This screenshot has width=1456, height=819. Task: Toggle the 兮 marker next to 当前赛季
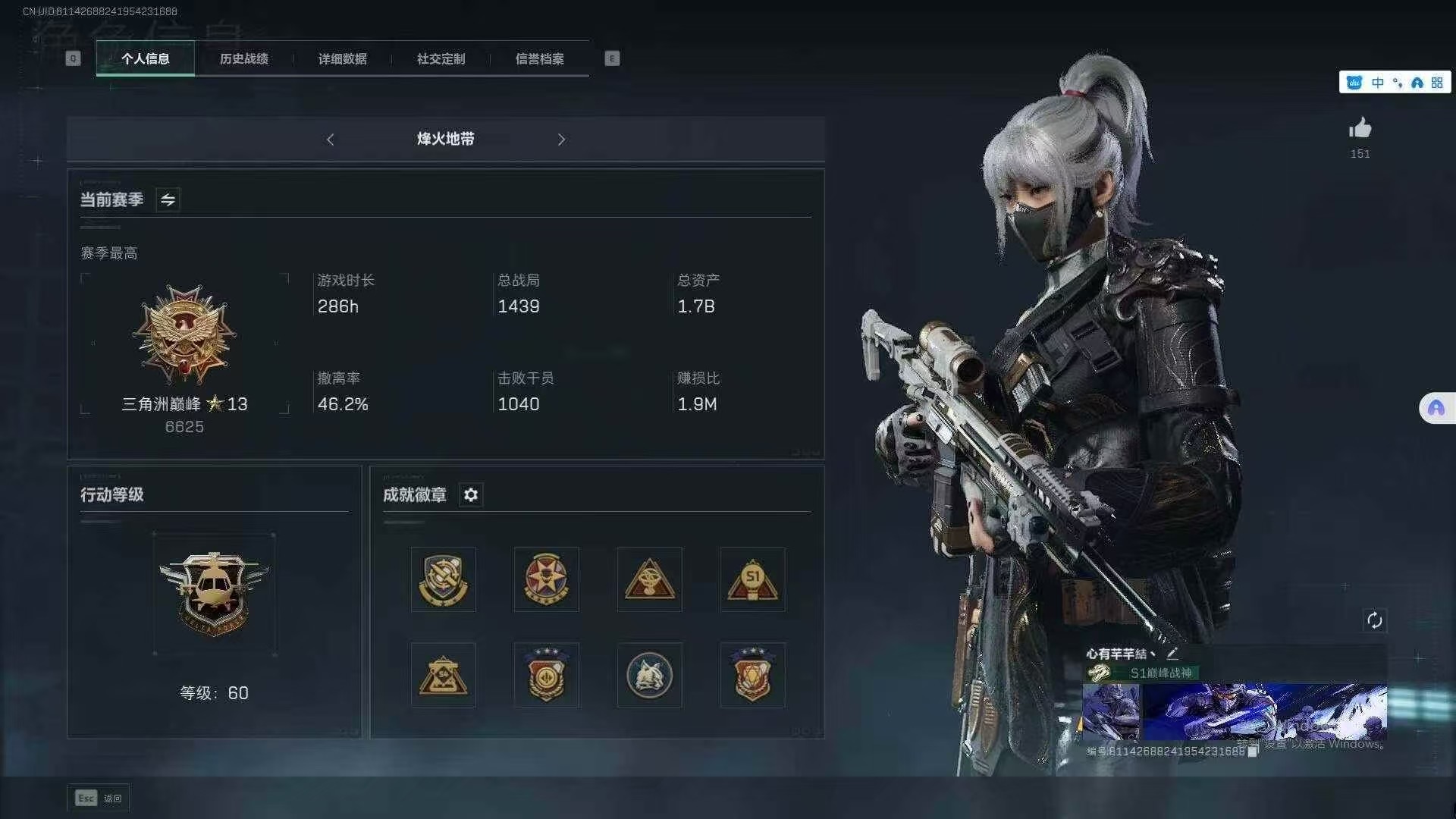tap(168, 199)
